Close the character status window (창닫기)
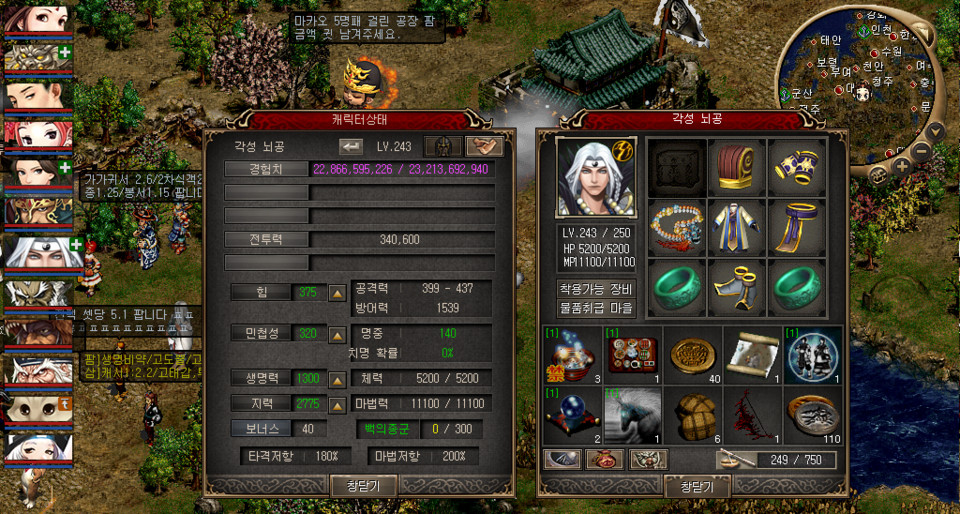The width and height of the screenshot is (960, 514). coord(363,485)
